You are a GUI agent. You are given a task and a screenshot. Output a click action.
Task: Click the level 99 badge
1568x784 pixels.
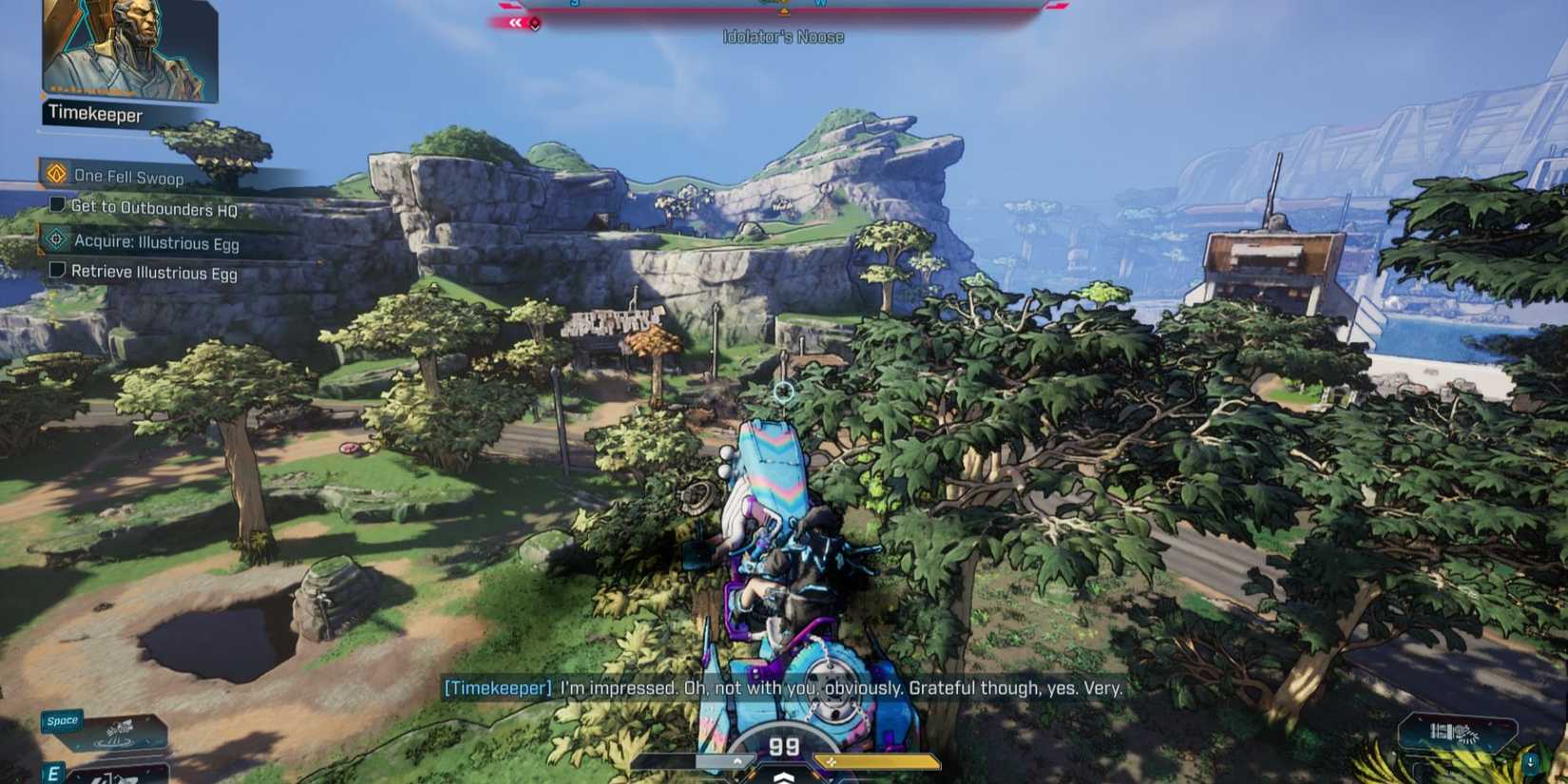click(x=783, y=747)
